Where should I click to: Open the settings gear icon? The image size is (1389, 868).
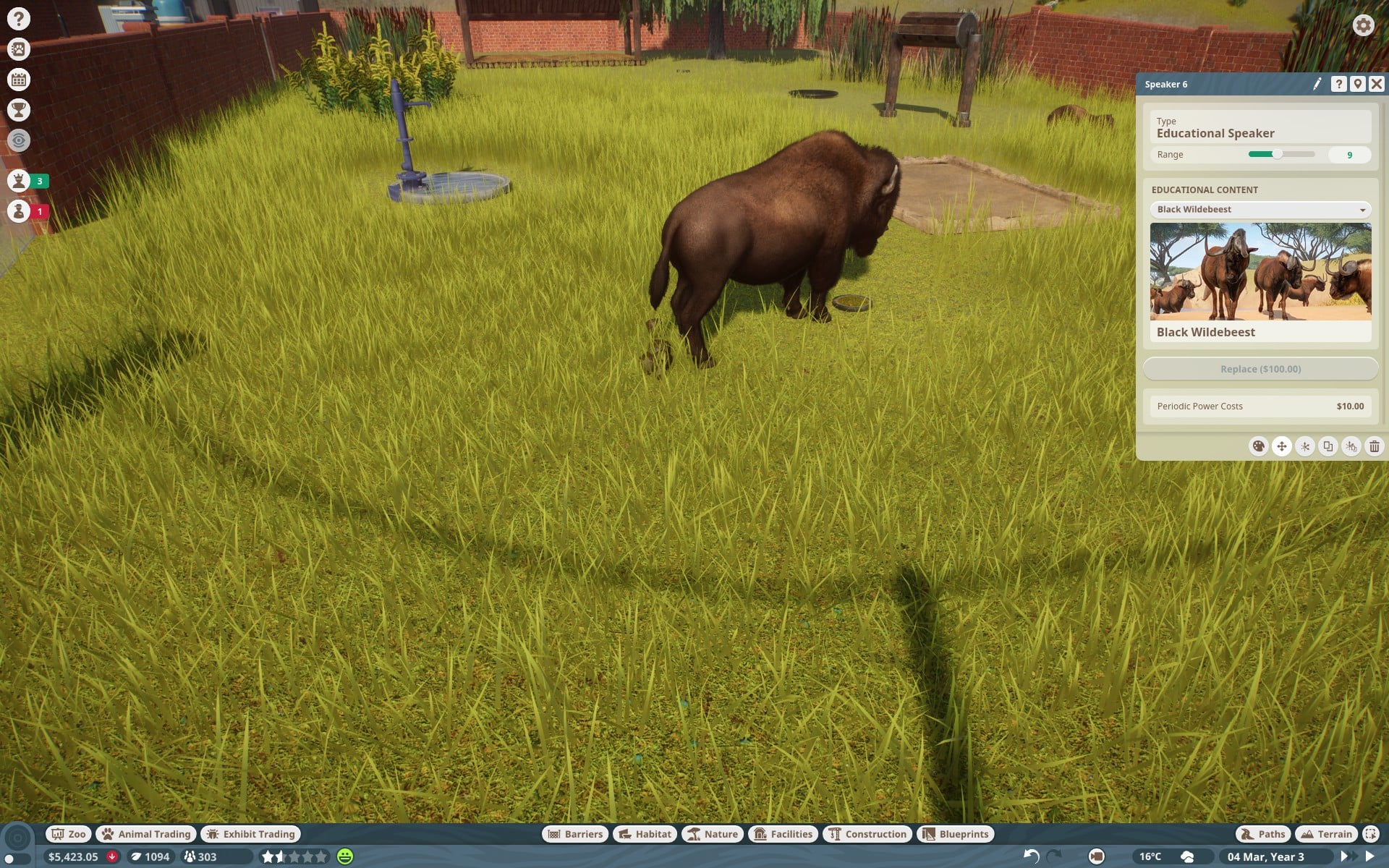coord(1363,25)
